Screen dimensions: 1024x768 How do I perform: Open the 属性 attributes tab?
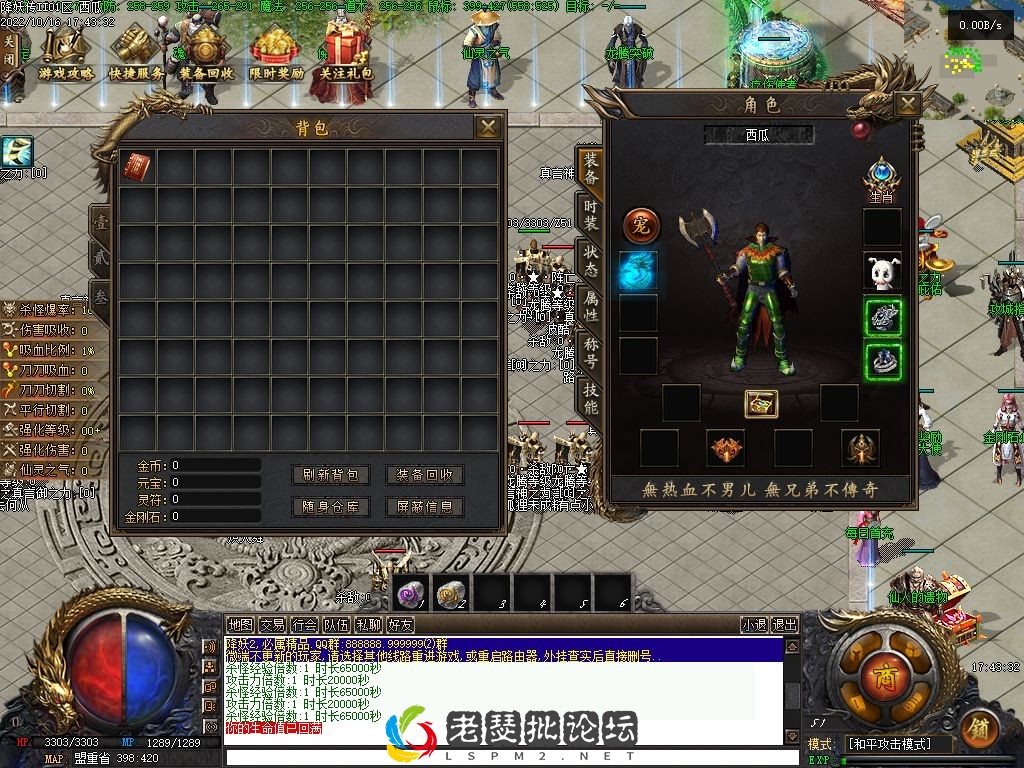tap(591, 305)
